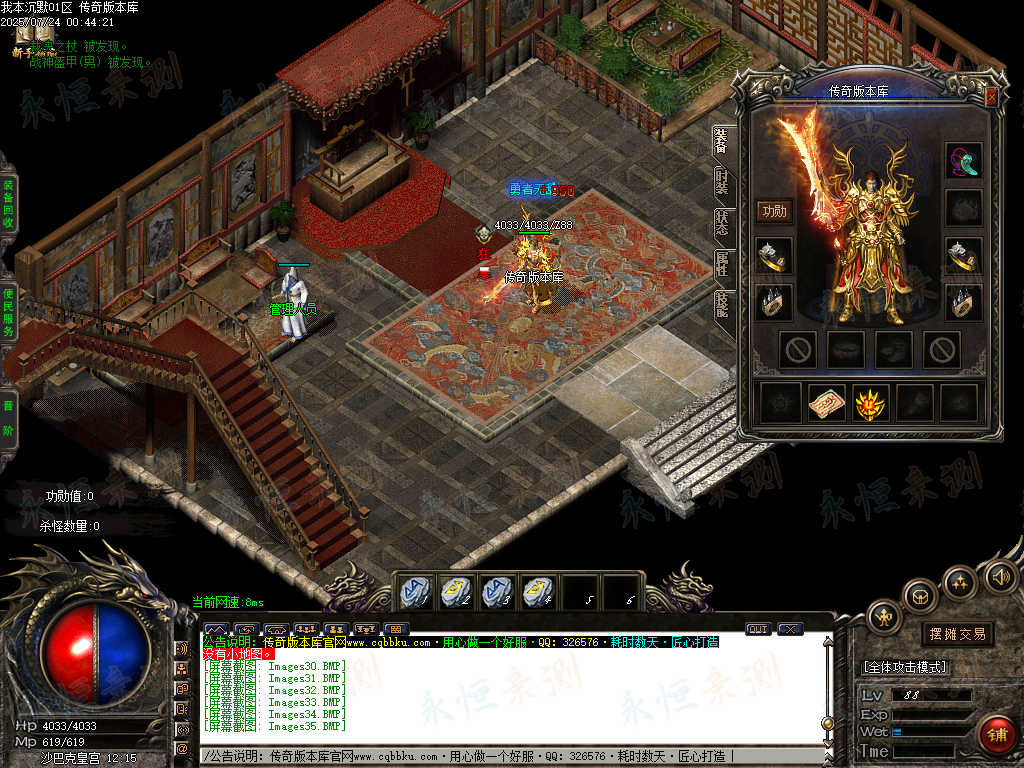Open the 装备回收 side menu
Screen dimensions: 1024x768
[8, 205]
